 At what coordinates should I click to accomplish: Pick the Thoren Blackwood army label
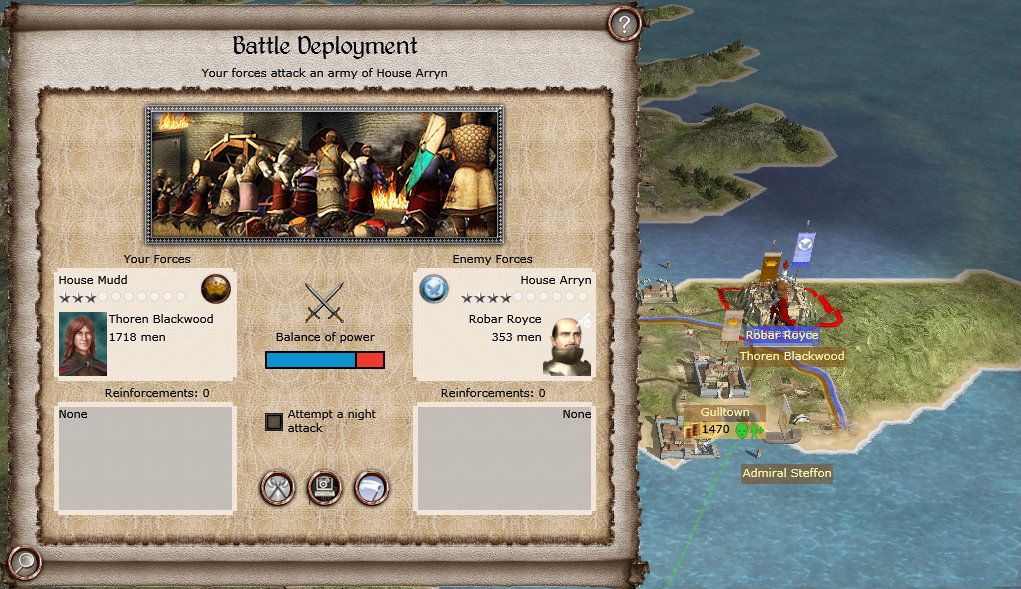pos(791,356)
